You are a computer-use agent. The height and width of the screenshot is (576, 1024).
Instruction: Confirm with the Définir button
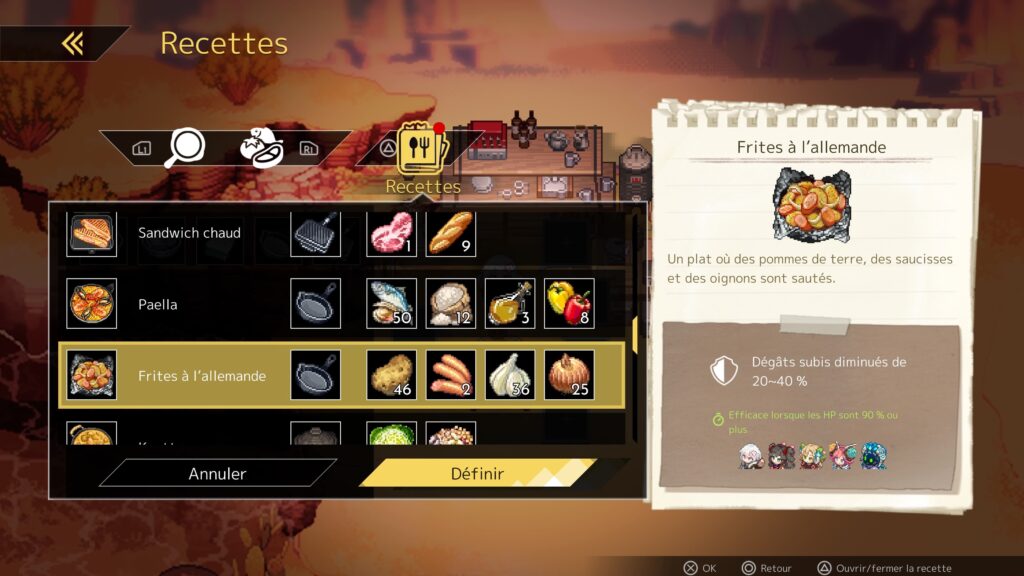[477, 473]
